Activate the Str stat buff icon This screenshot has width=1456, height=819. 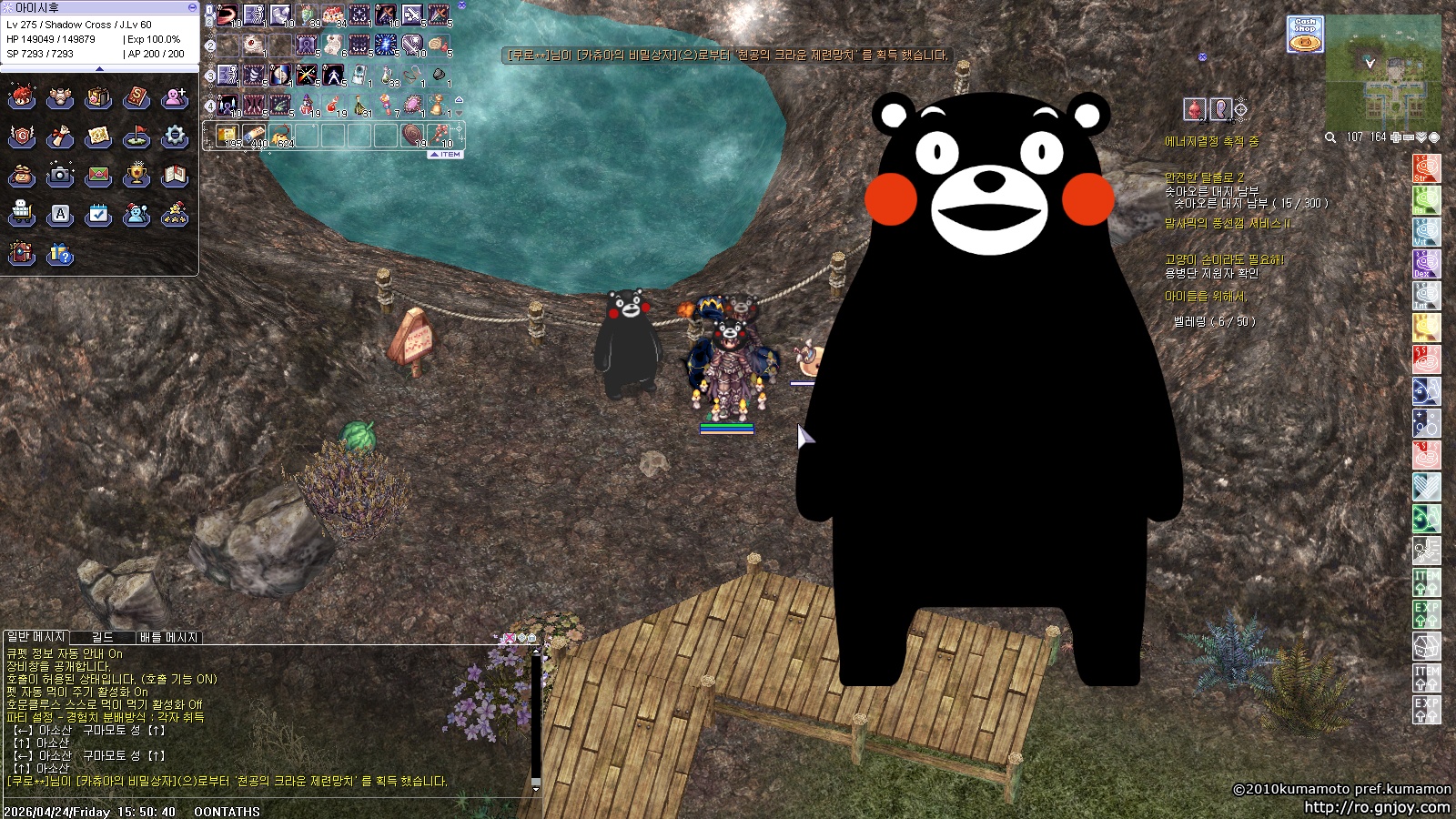pyautogui.click(x=1426, y=168)
